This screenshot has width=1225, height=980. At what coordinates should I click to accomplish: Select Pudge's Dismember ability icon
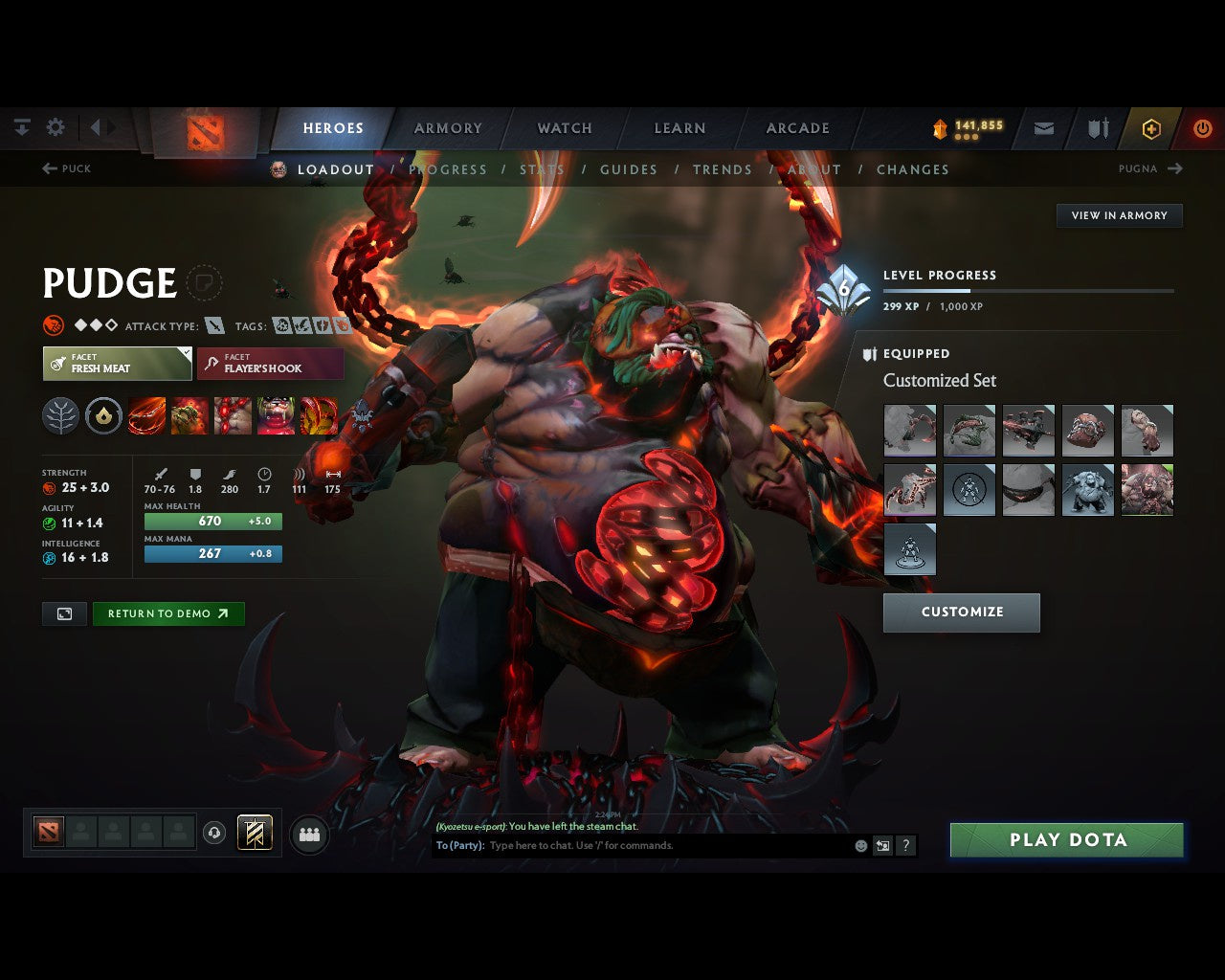(x=278, y=415)
